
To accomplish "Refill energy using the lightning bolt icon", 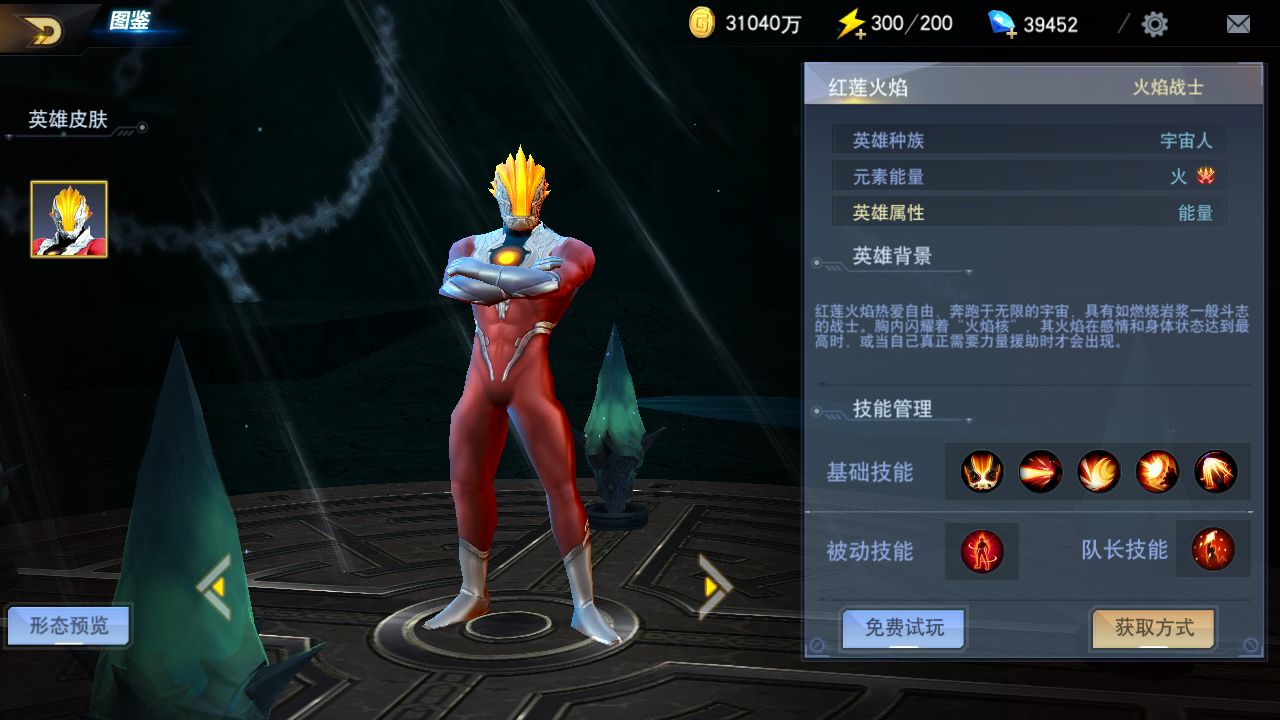I will point(851,24).
